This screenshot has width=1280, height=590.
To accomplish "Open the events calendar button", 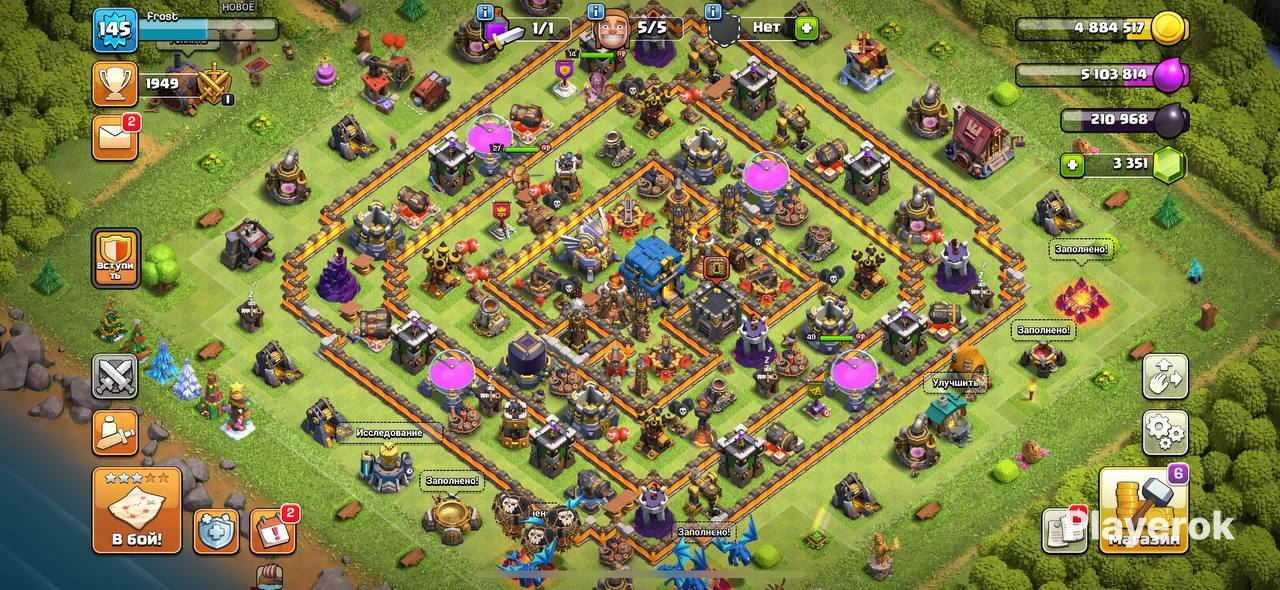I will coord(271,531).
